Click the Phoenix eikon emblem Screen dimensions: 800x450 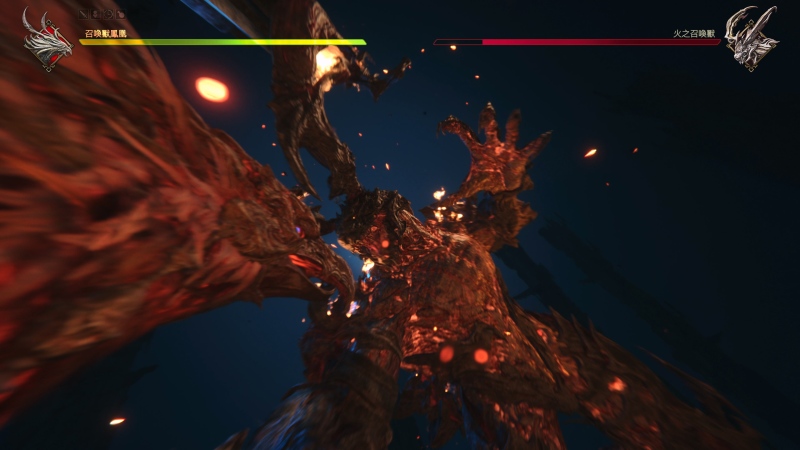47,41
